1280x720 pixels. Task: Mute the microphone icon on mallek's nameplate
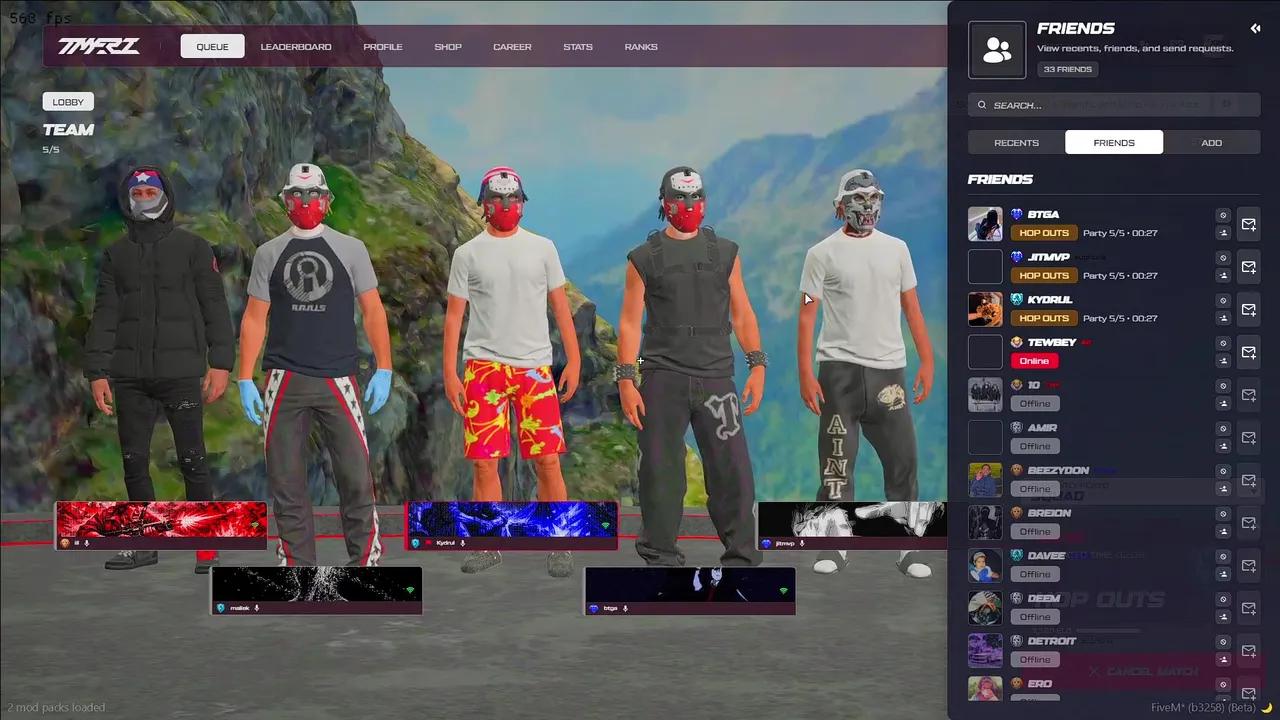pyautogui.click(x=257, y=607)
